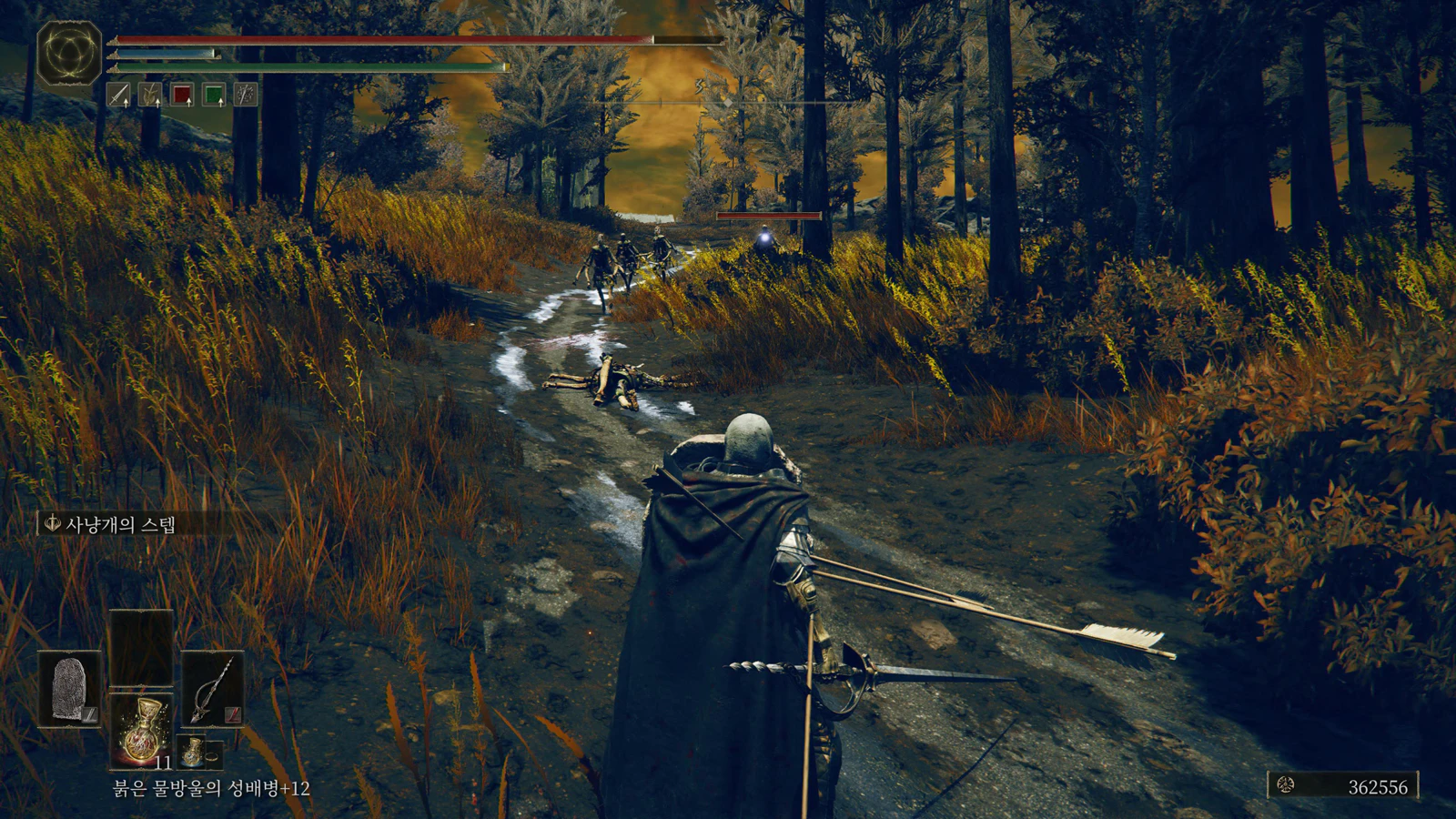Select the rapier right-hand weapon slot
The width and height of the screenshot is (1456, 819).
pyautogui.click(x=212, y=689)
